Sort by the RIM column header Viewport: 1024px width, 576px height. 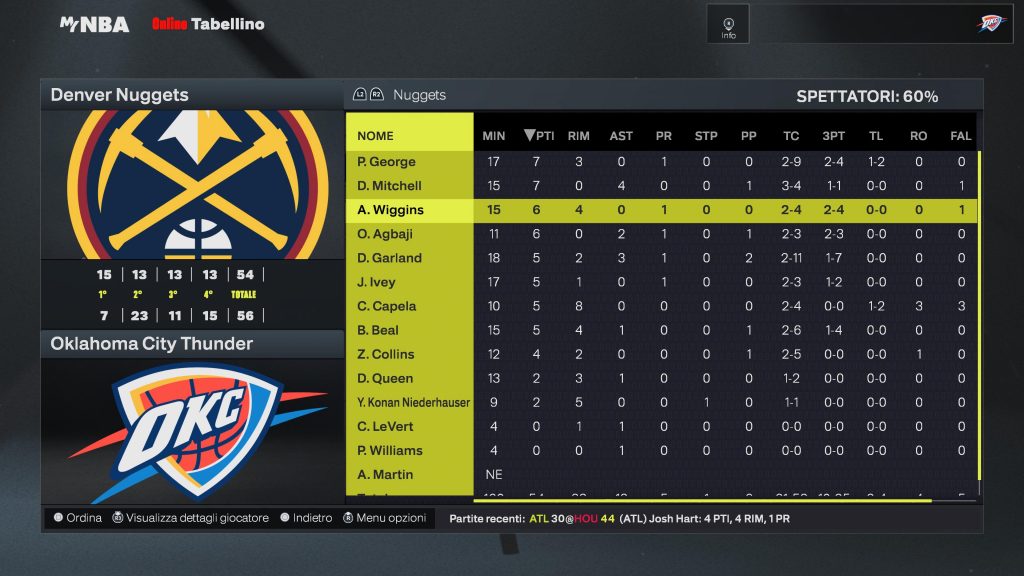point(578,136)
